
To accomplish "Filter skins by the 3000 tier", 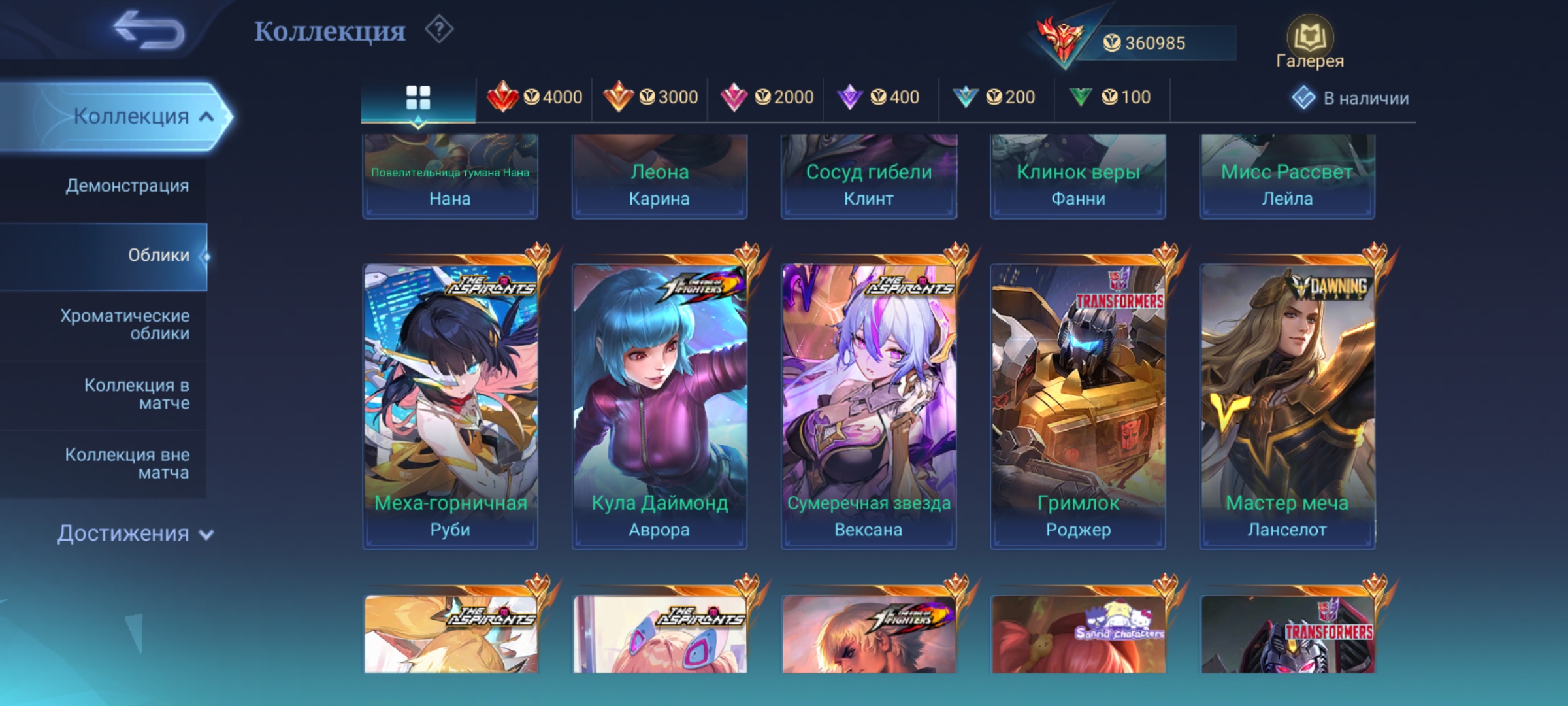I will 650,97.
